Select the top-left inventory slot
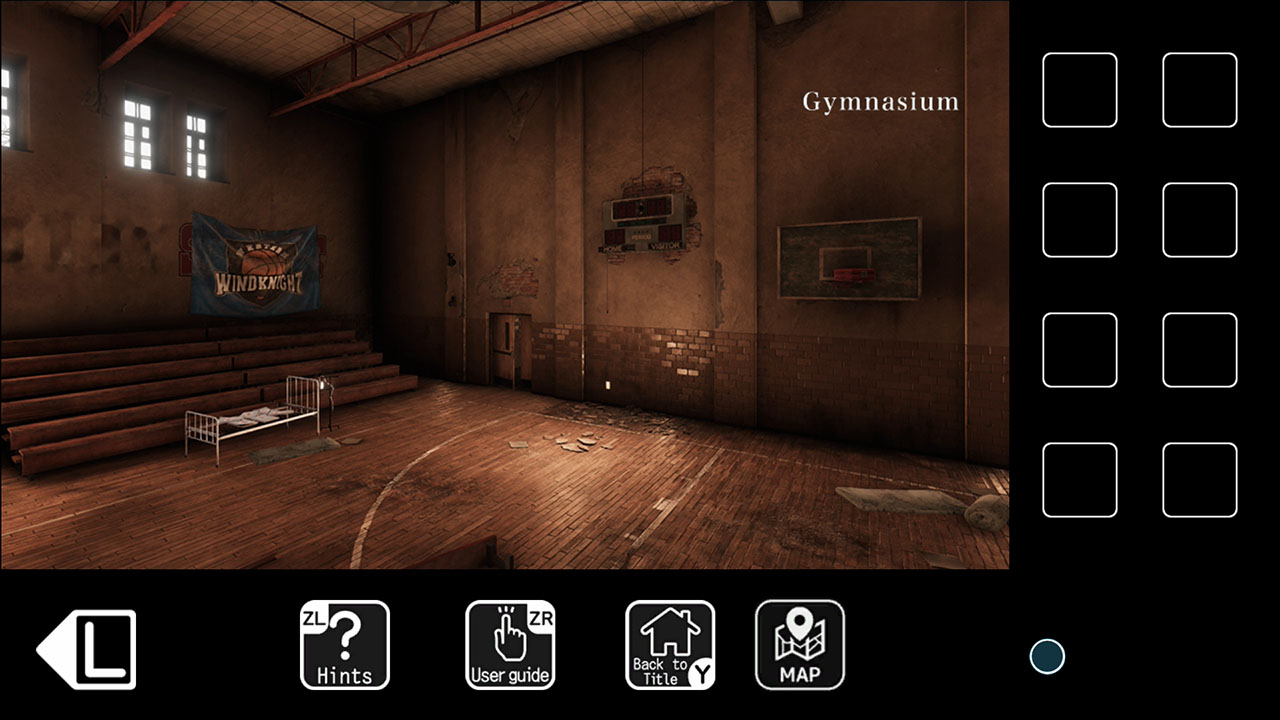 click(1080, 90)
